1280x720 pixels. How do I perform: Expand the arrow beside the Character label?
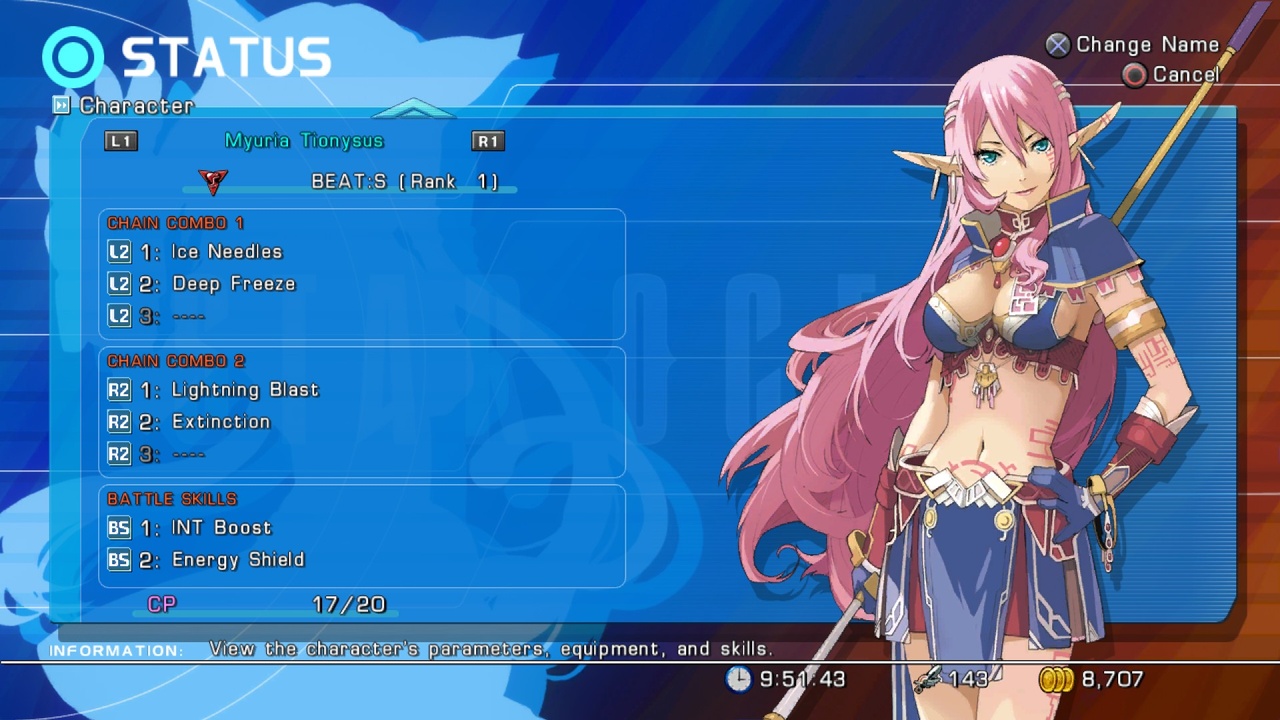(62, 105)
